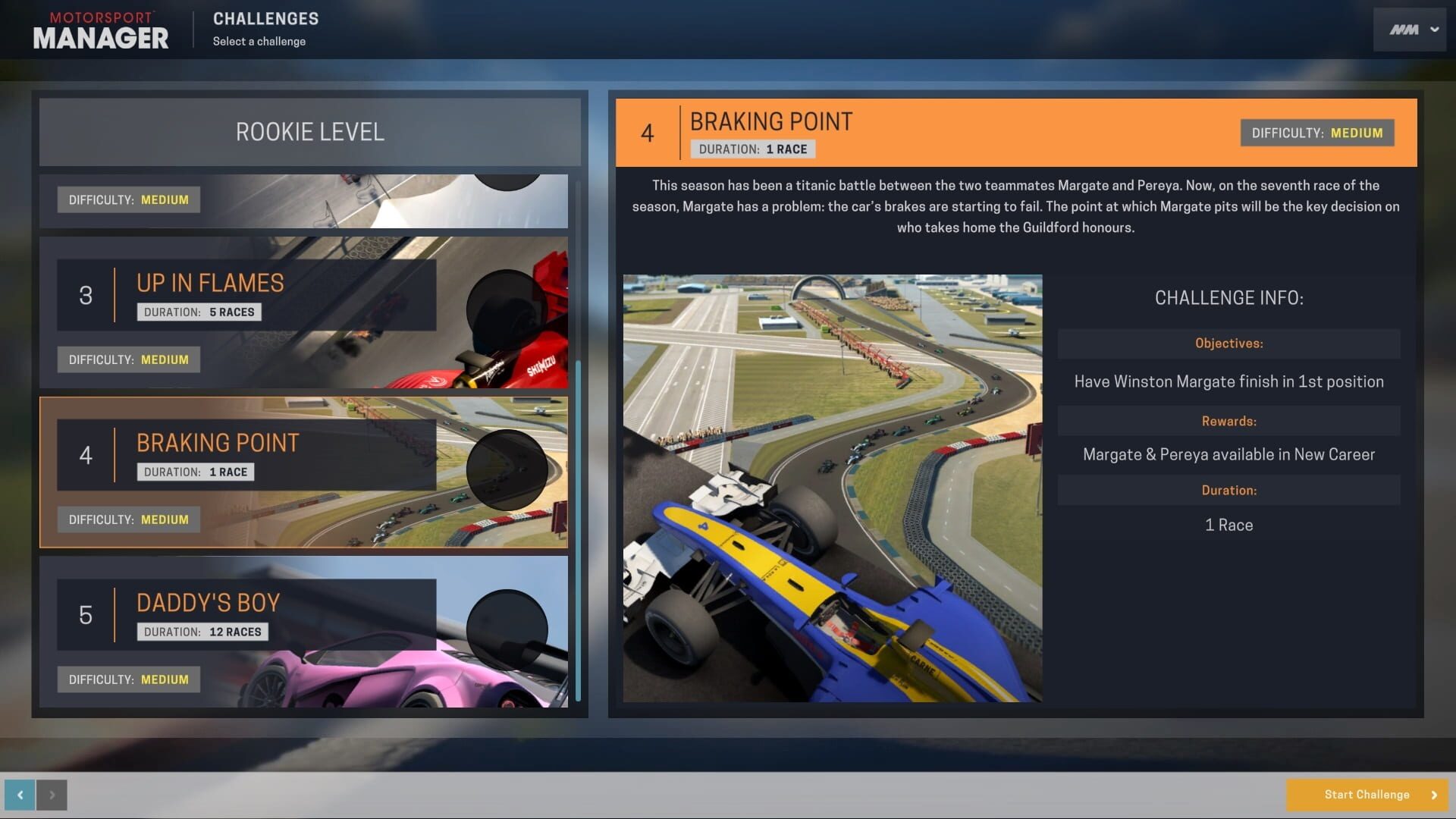Expand the Challenge Info Objectives section

(x=1228, y=343)
